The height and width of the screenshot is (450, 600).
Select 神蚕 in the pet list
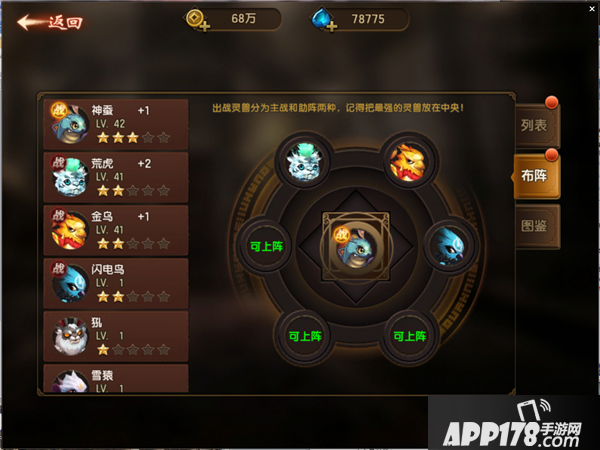click(x=116, y=123)
